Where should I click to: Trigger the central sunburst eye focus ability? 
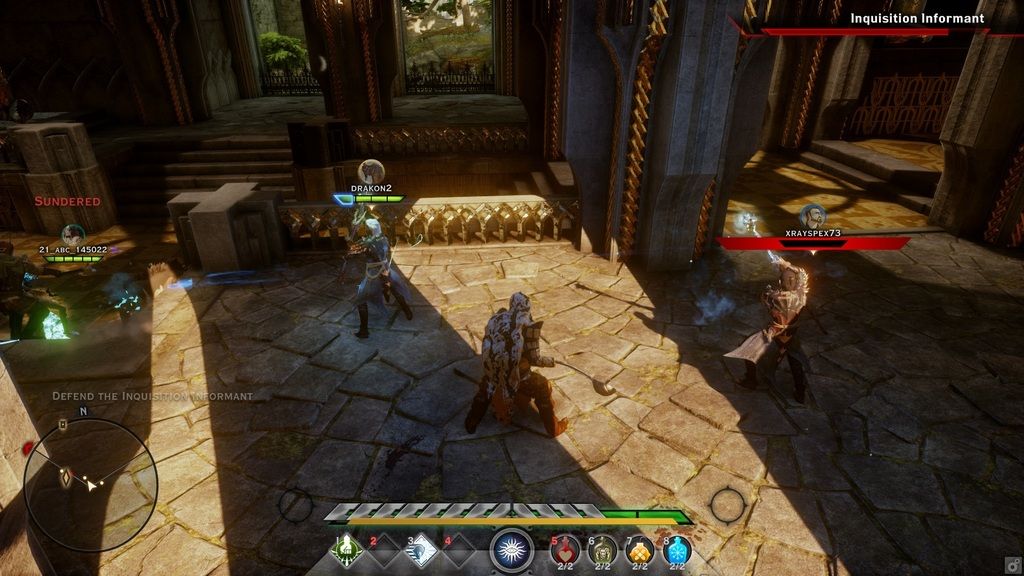pos(512,549)
